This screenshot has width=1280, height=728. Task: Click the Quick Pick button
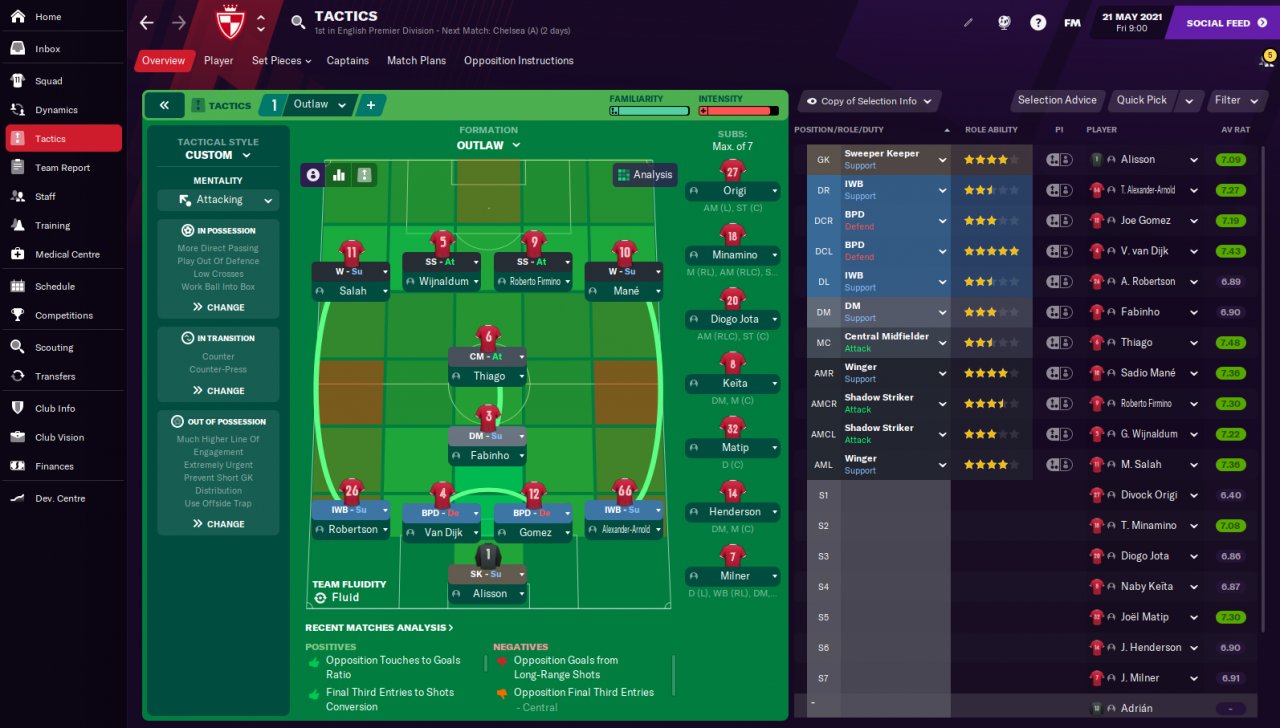[x=1142, y=100]
